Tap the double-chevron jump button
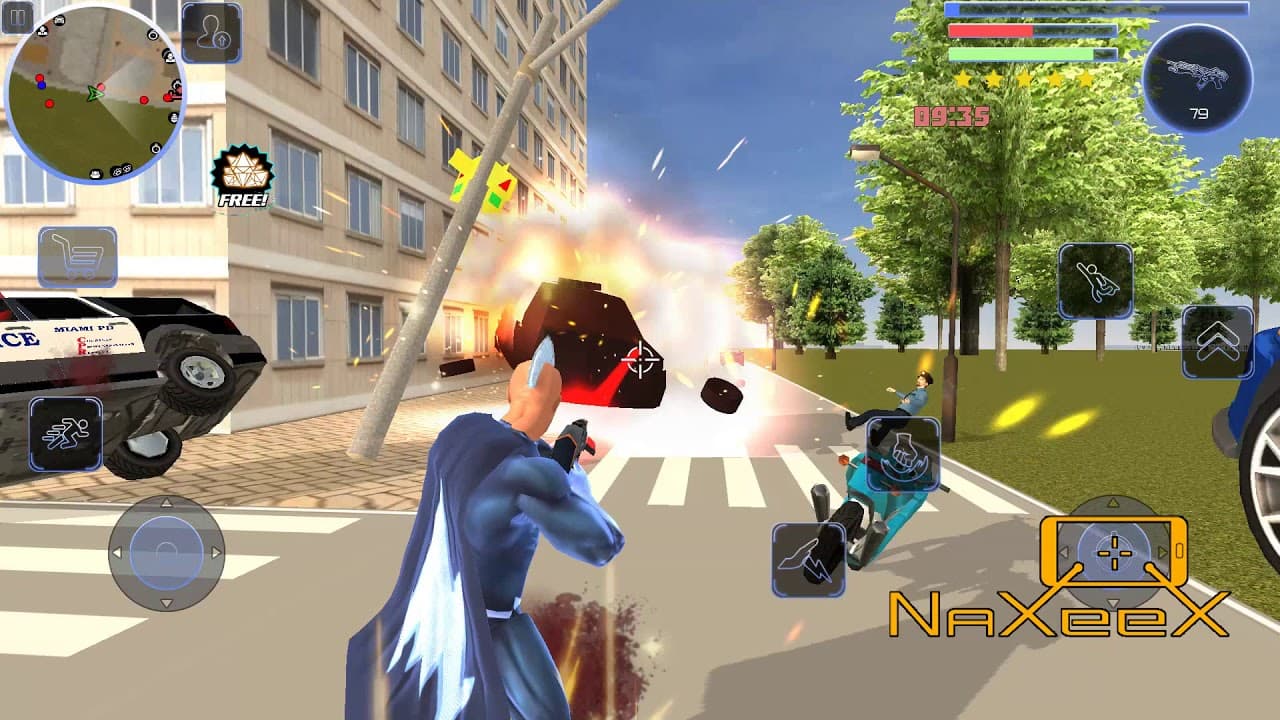This screenshot has width=1280, height=720. click(1217, 342)
